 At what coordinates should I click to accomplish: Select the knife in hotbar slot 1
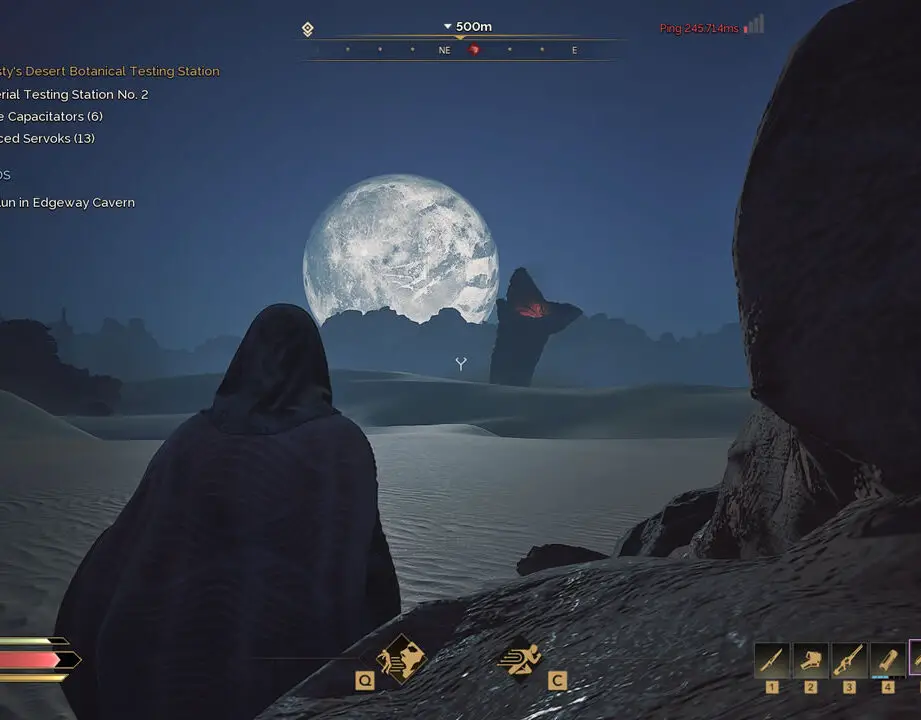(771, 661)
